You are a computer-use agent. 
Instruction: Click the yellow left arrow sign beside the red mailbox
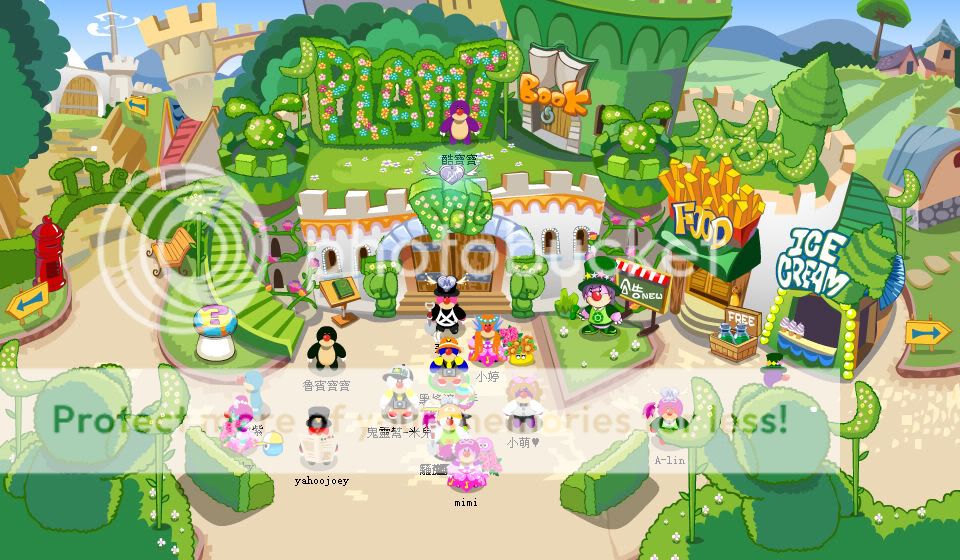(27, 302)
